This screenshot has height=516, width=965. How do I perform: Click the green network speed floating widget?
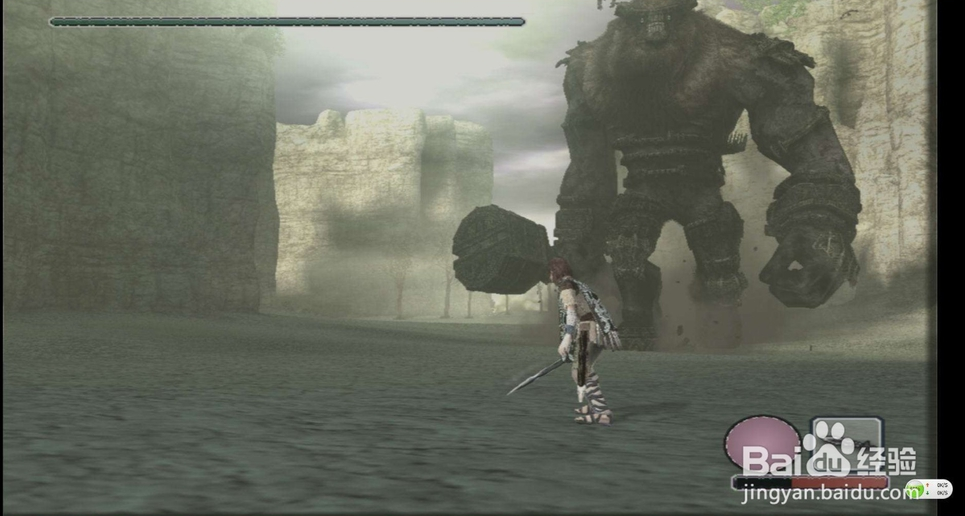tap(928, 489)
